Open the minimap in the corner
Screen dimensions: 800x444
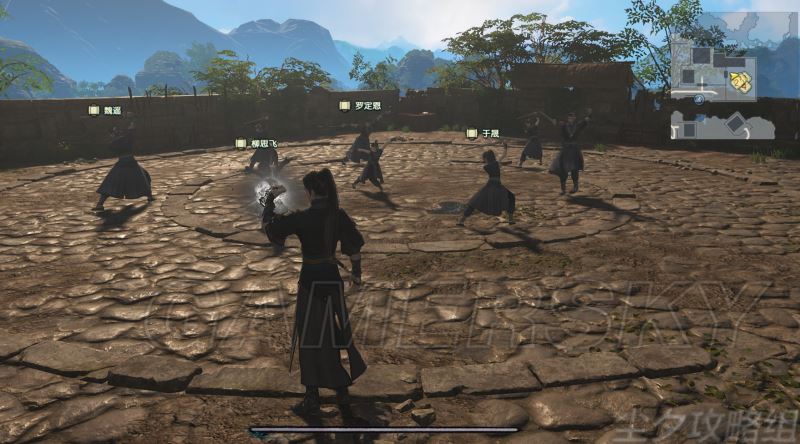(x=723, y=89)
